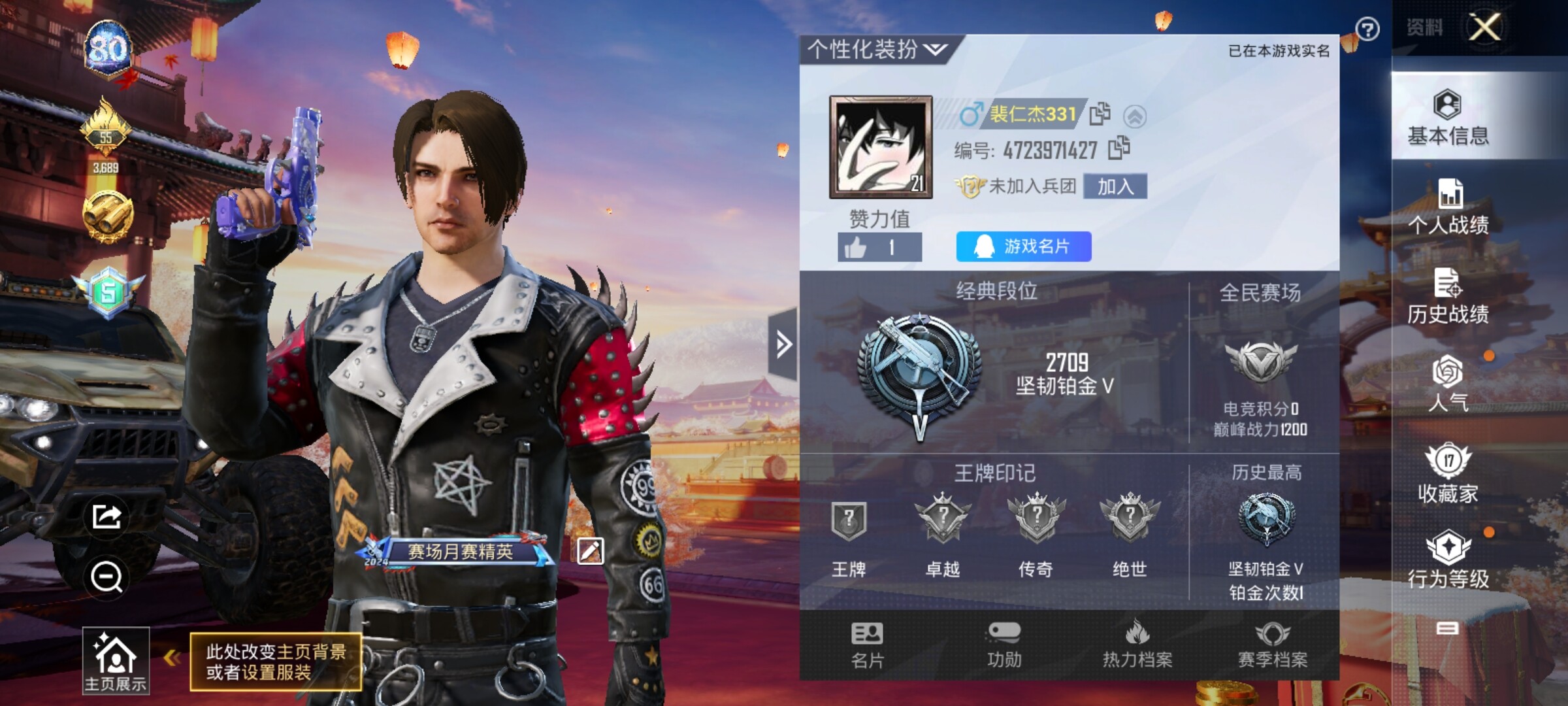
Task: Open the 个人战绩 tab
Action: (1448, 207)
